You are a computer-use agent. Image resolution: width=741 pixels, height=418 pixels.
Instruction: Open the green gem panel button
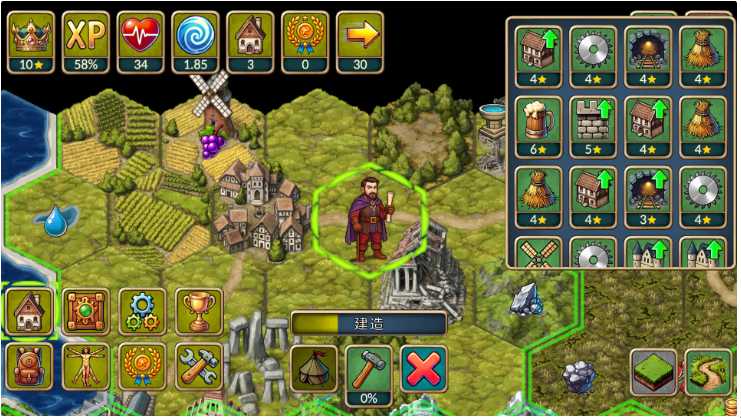click(x=86, y=311)
